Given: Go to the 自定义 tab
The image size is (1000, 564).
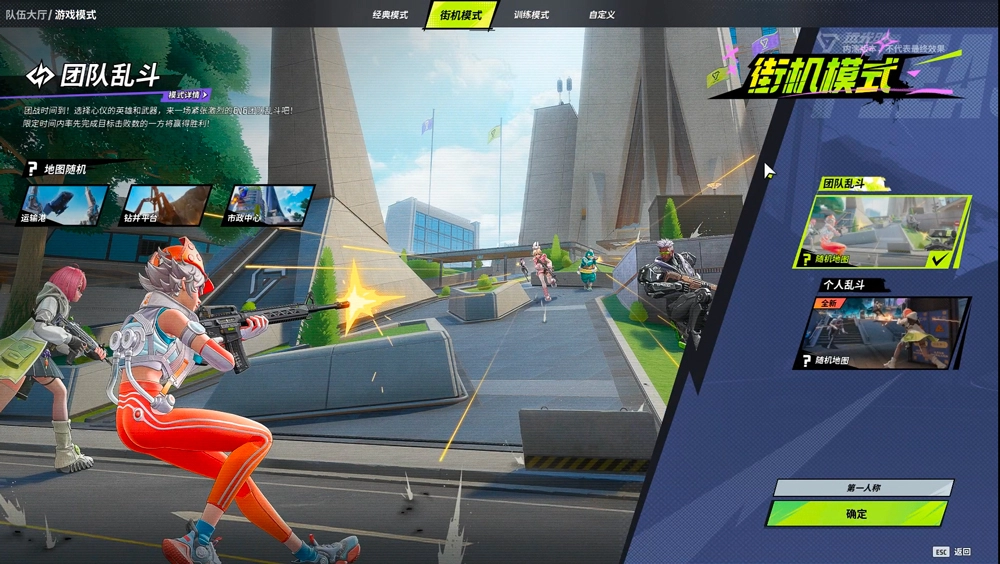Looking at the screenshot, I should (602, 15).
